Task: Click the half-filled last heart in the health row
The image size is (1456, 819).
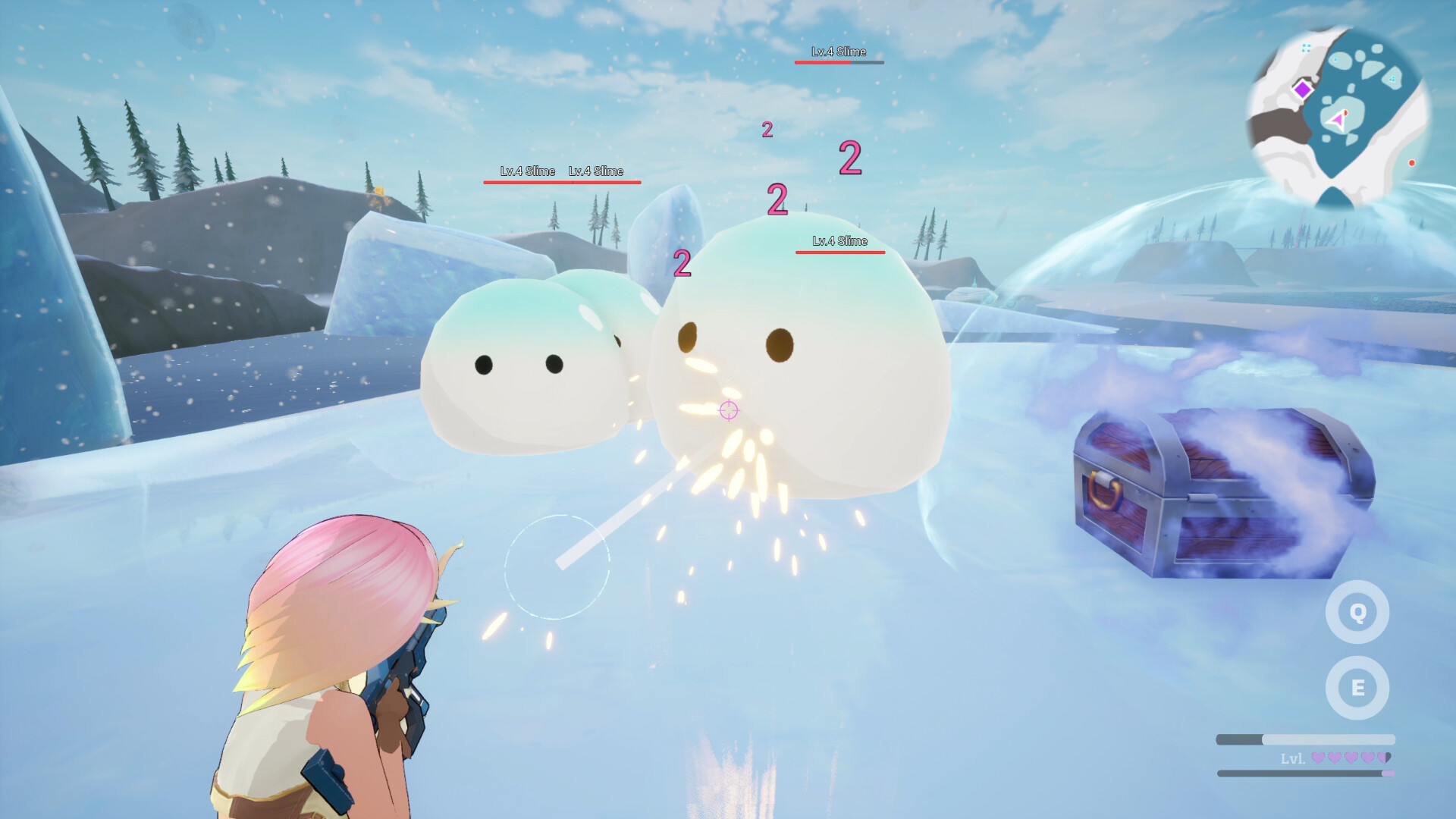Action: (1383, 757)
